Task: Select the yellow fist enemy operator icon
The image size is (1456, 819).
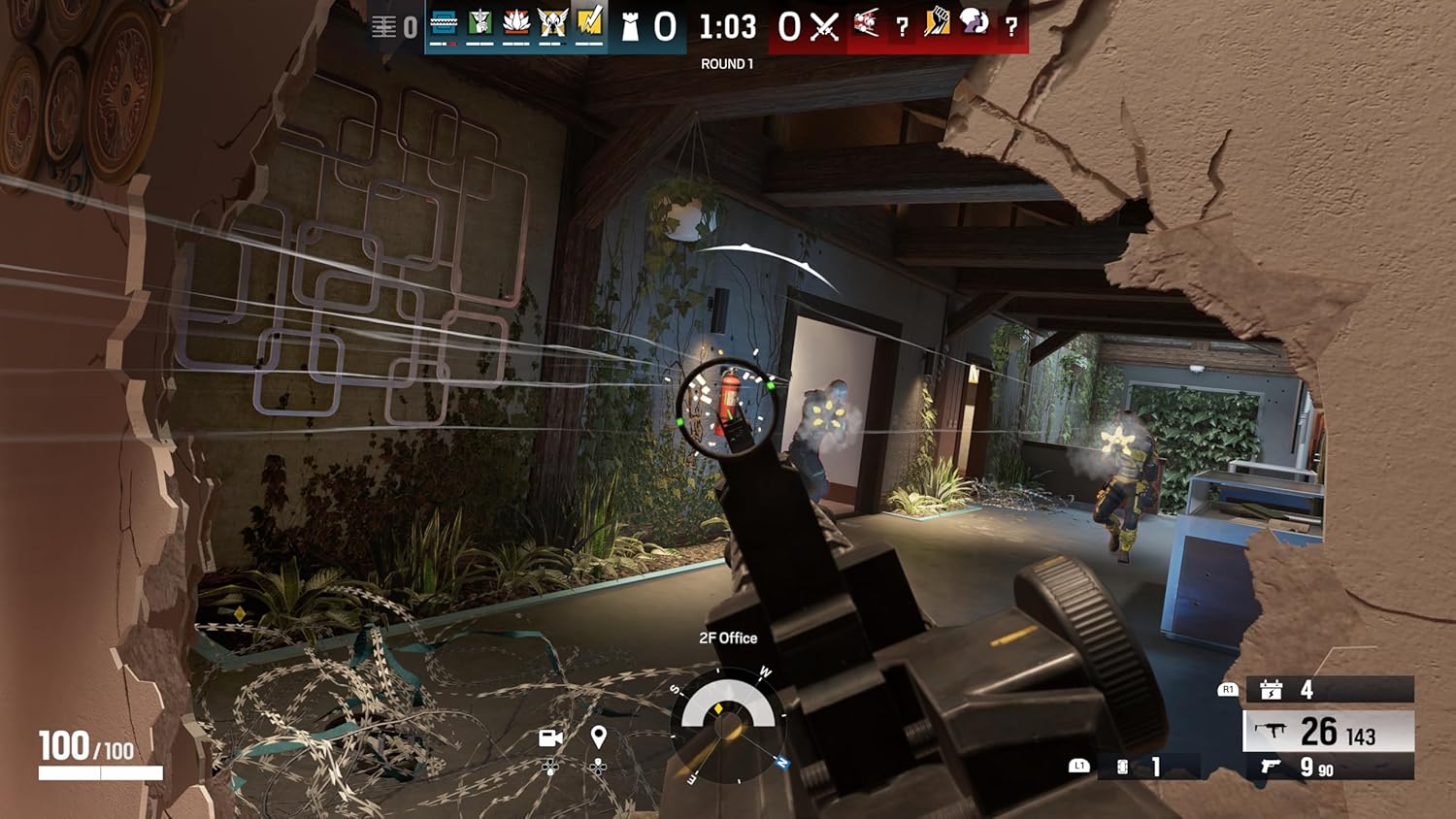Action: pos(936,26)
